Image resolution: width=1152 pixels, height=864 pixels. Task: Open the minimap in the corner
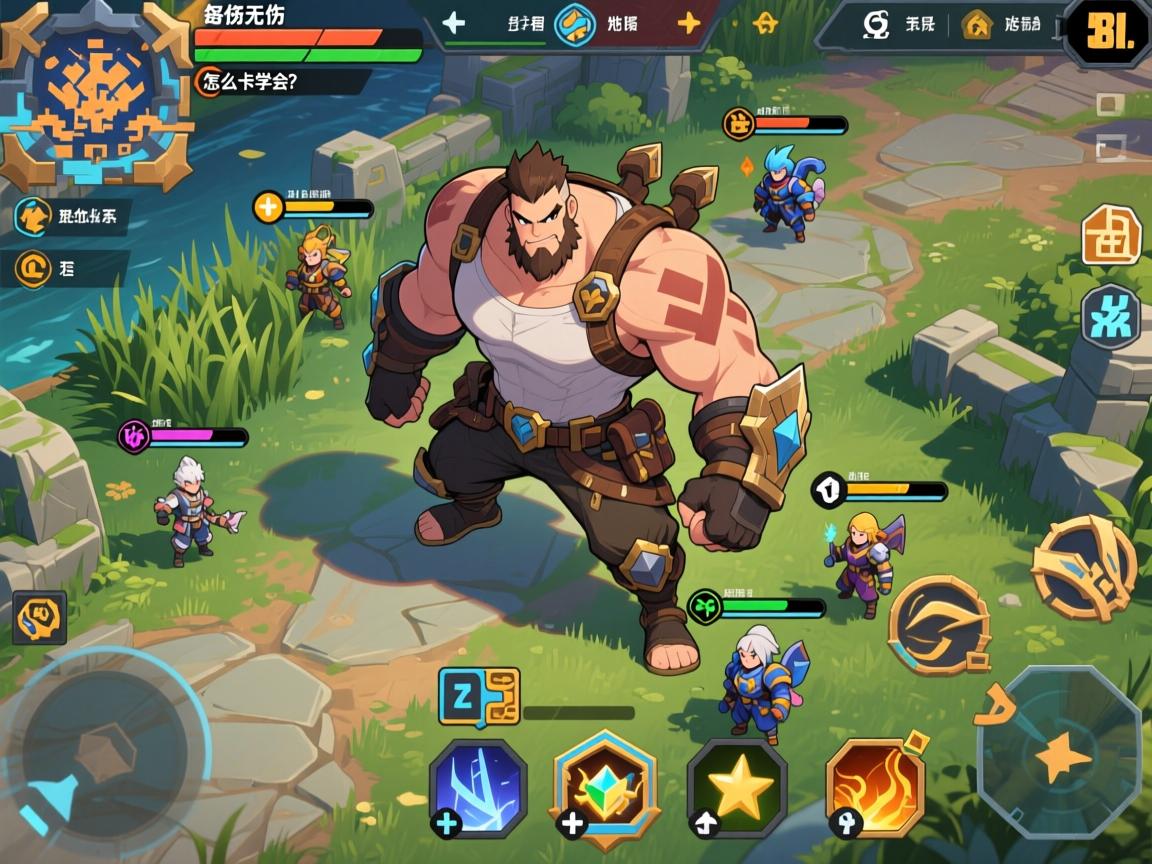[x=96, y=94]
